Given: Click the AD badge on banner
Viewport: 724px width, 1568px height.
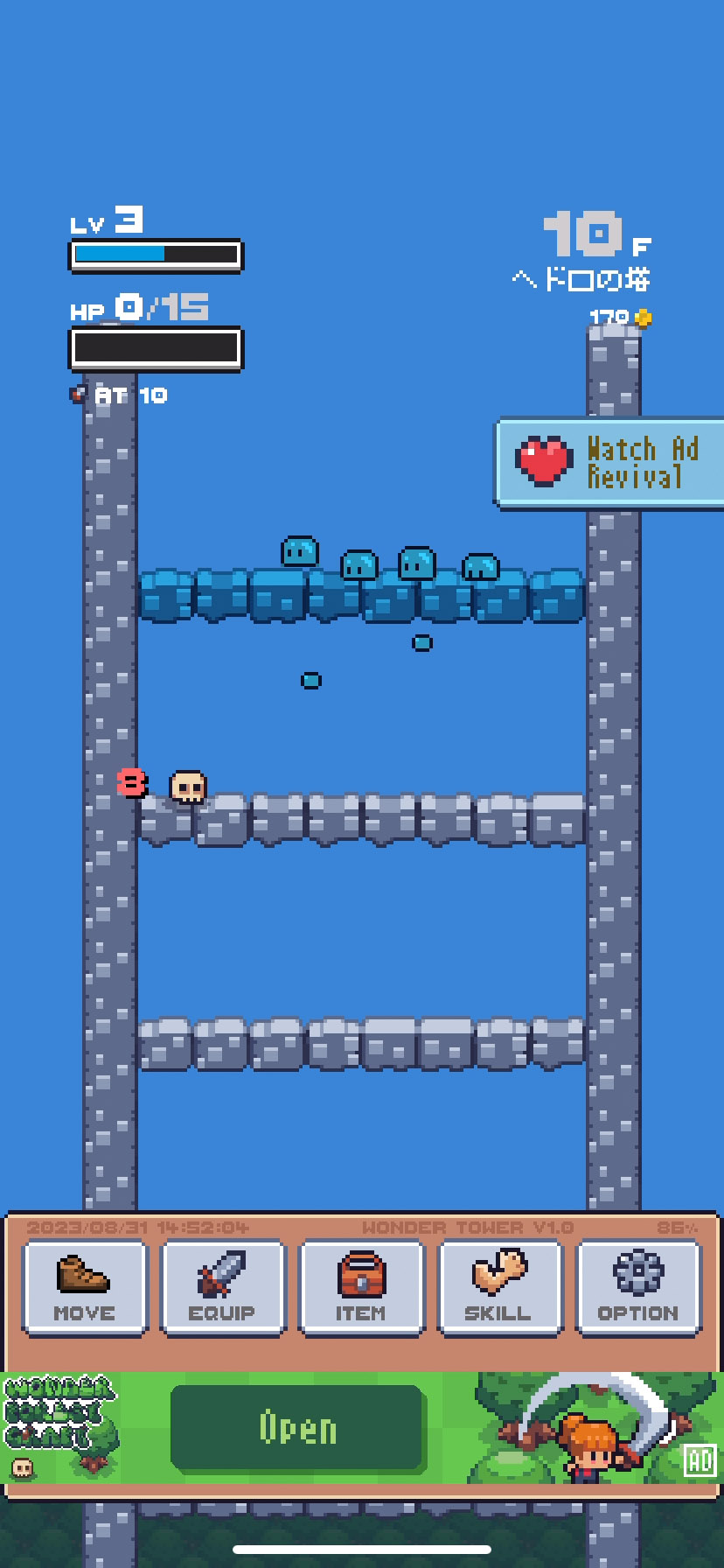Looking at the screenshot, I should [x=700, y=1459].
